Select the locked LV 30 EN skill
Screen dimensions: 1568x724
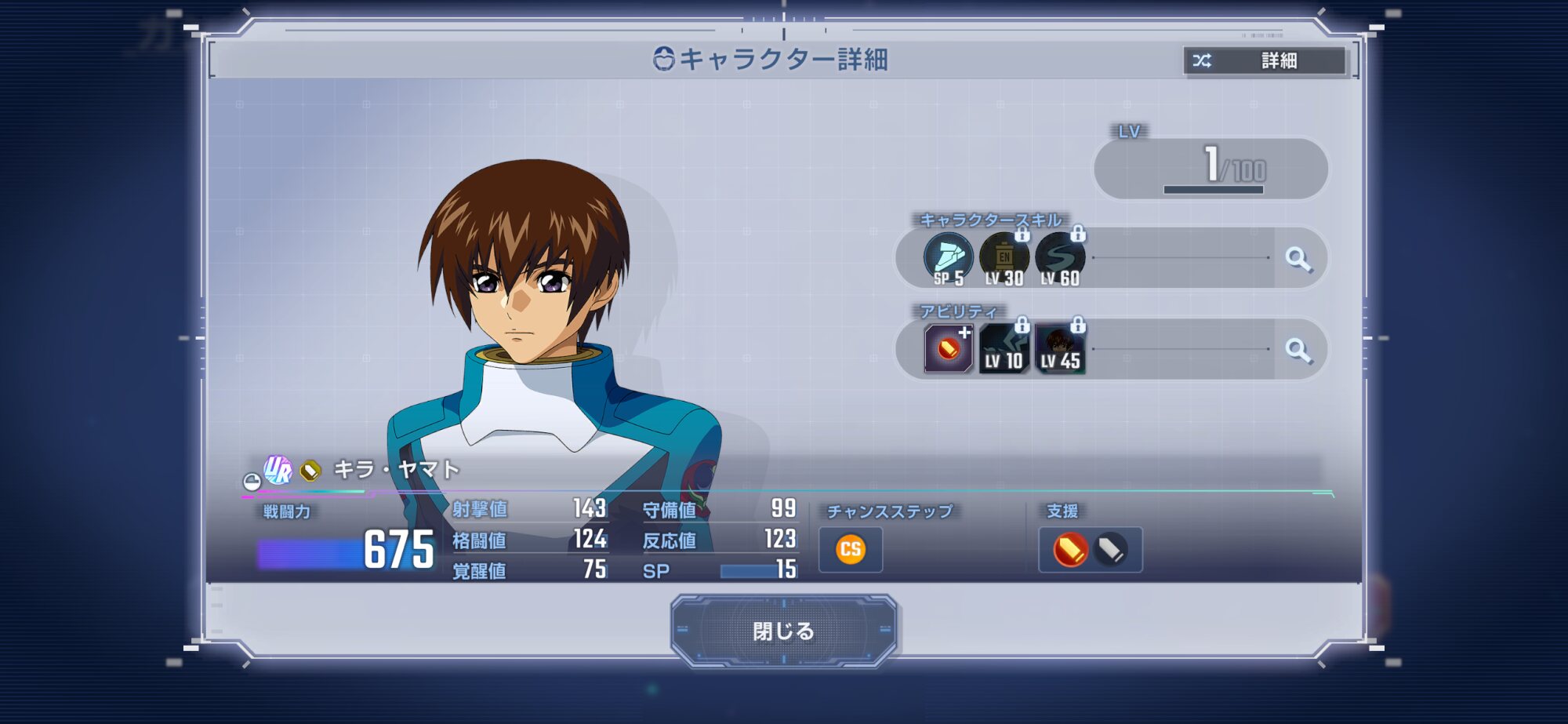point(1004,258)
